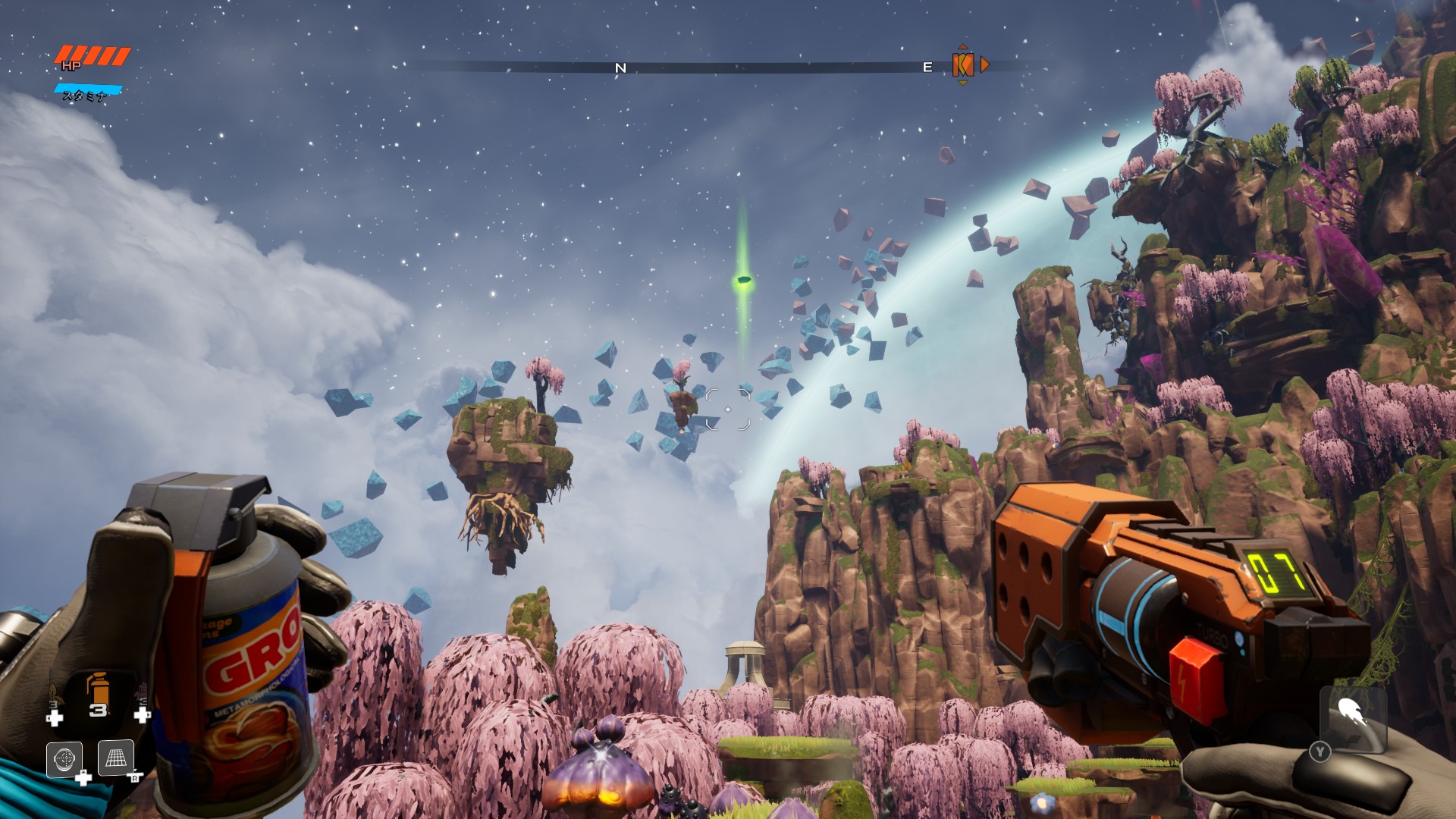Click the orange objective marker on the compass
The image size is (1456, 819).
click(962, 66)
